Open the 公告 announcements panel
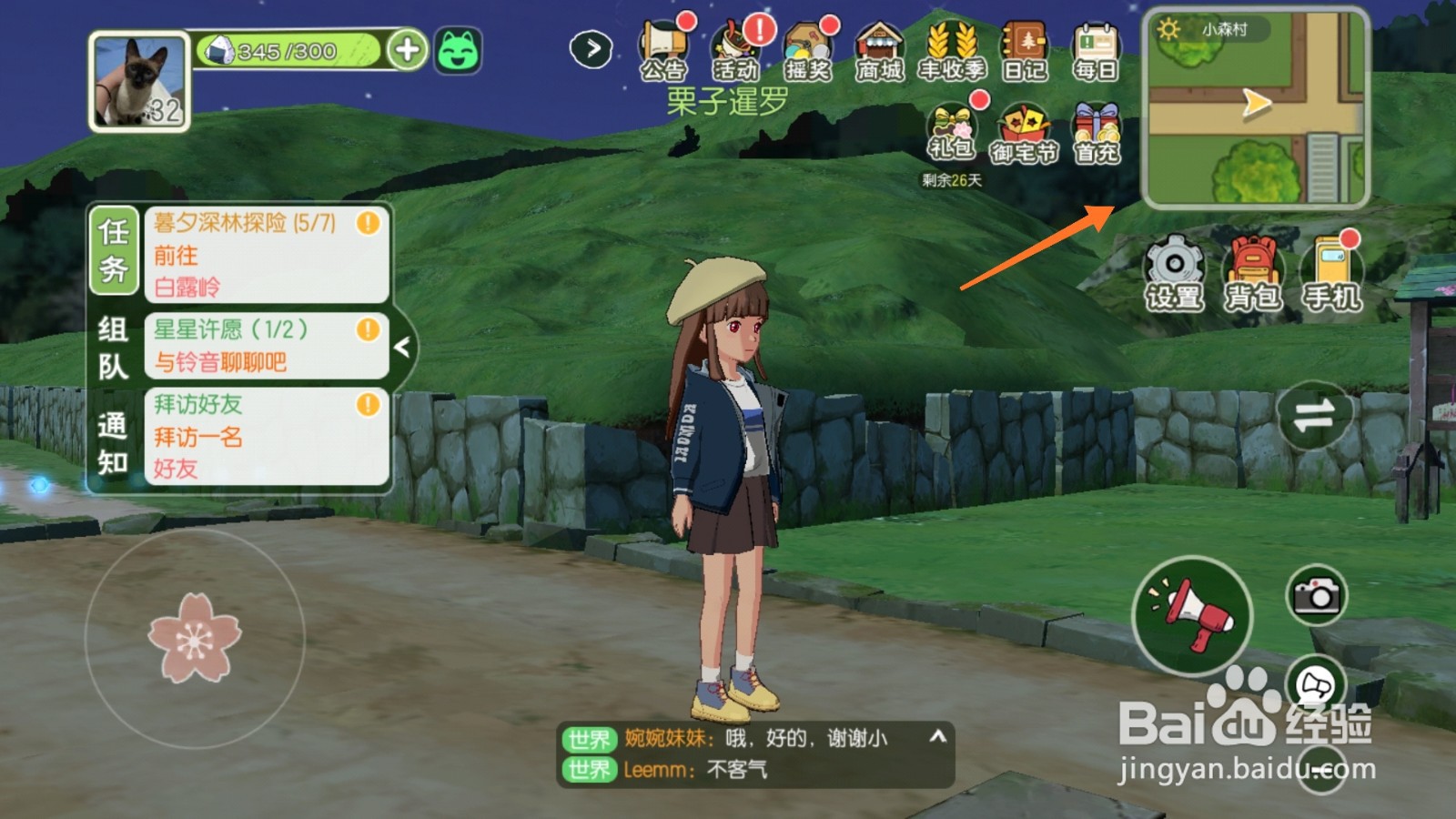 (x=664, y=45)
